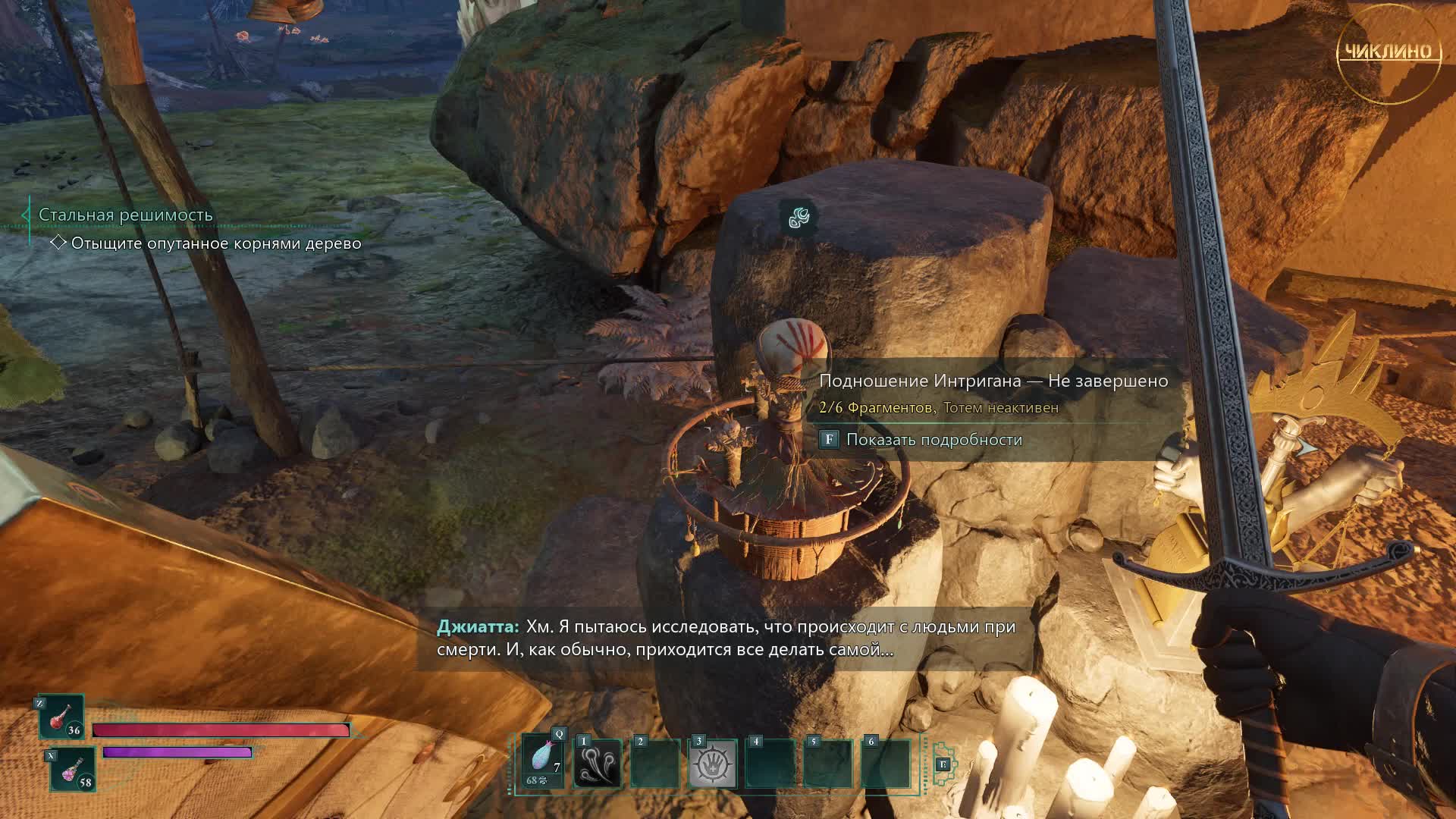
Task: Select the objective "Отыщите опутанное корнями дерево"
Action: [x=215, y=243]
